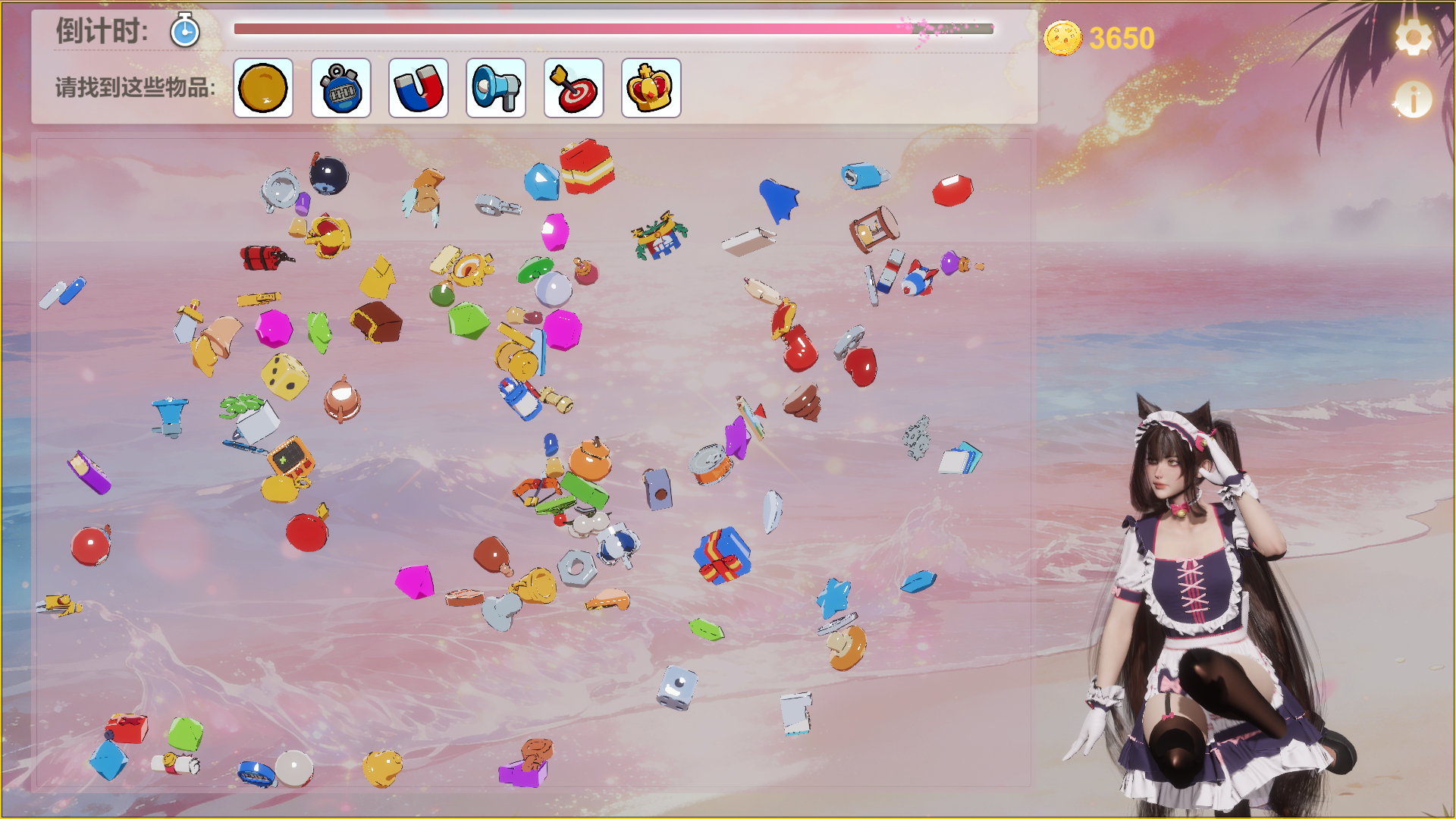Pick the black round bomb among scattered items

click(328, 175)
